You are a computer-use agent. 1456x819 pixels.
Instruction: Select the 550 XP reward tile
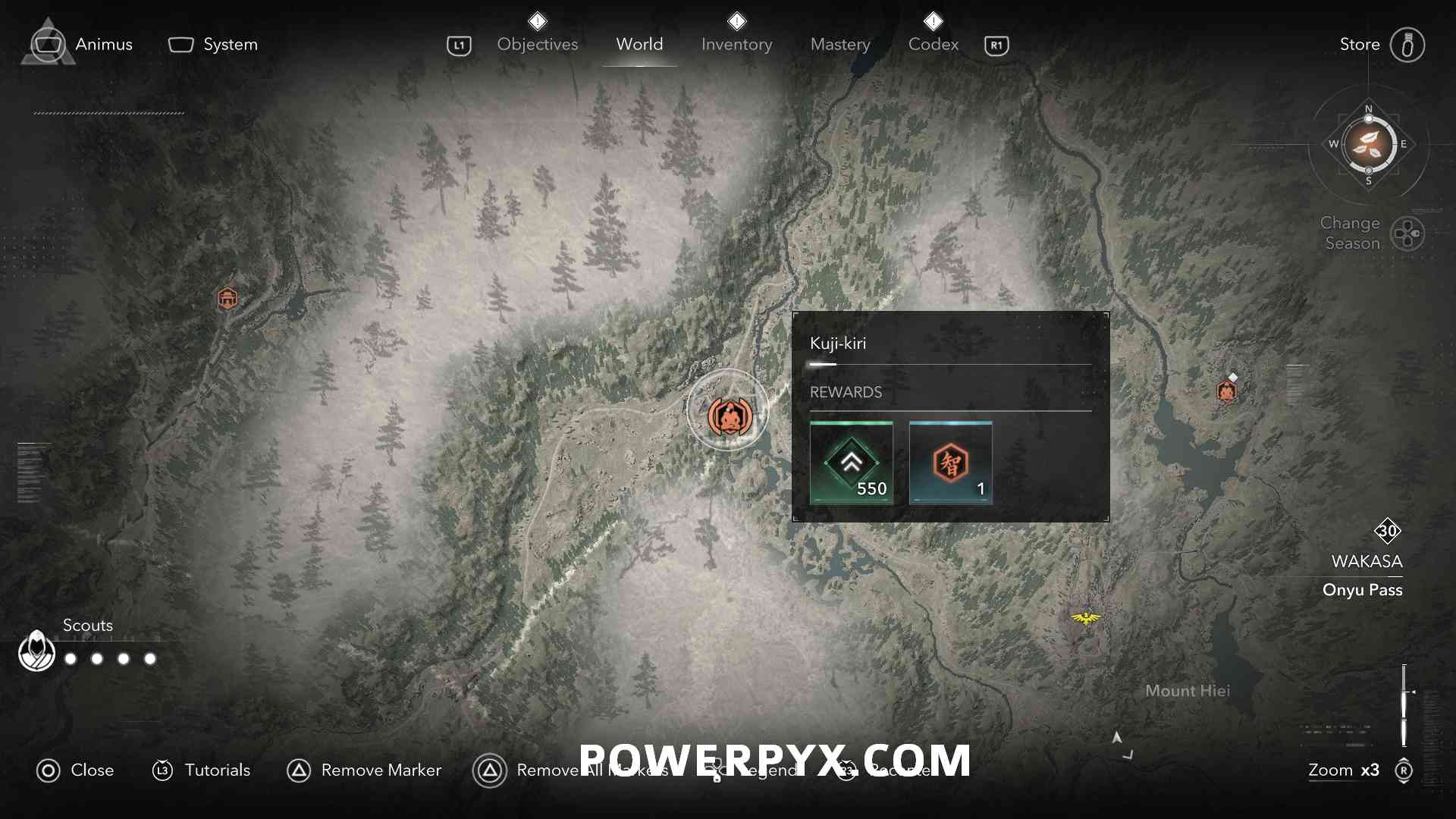851,463
